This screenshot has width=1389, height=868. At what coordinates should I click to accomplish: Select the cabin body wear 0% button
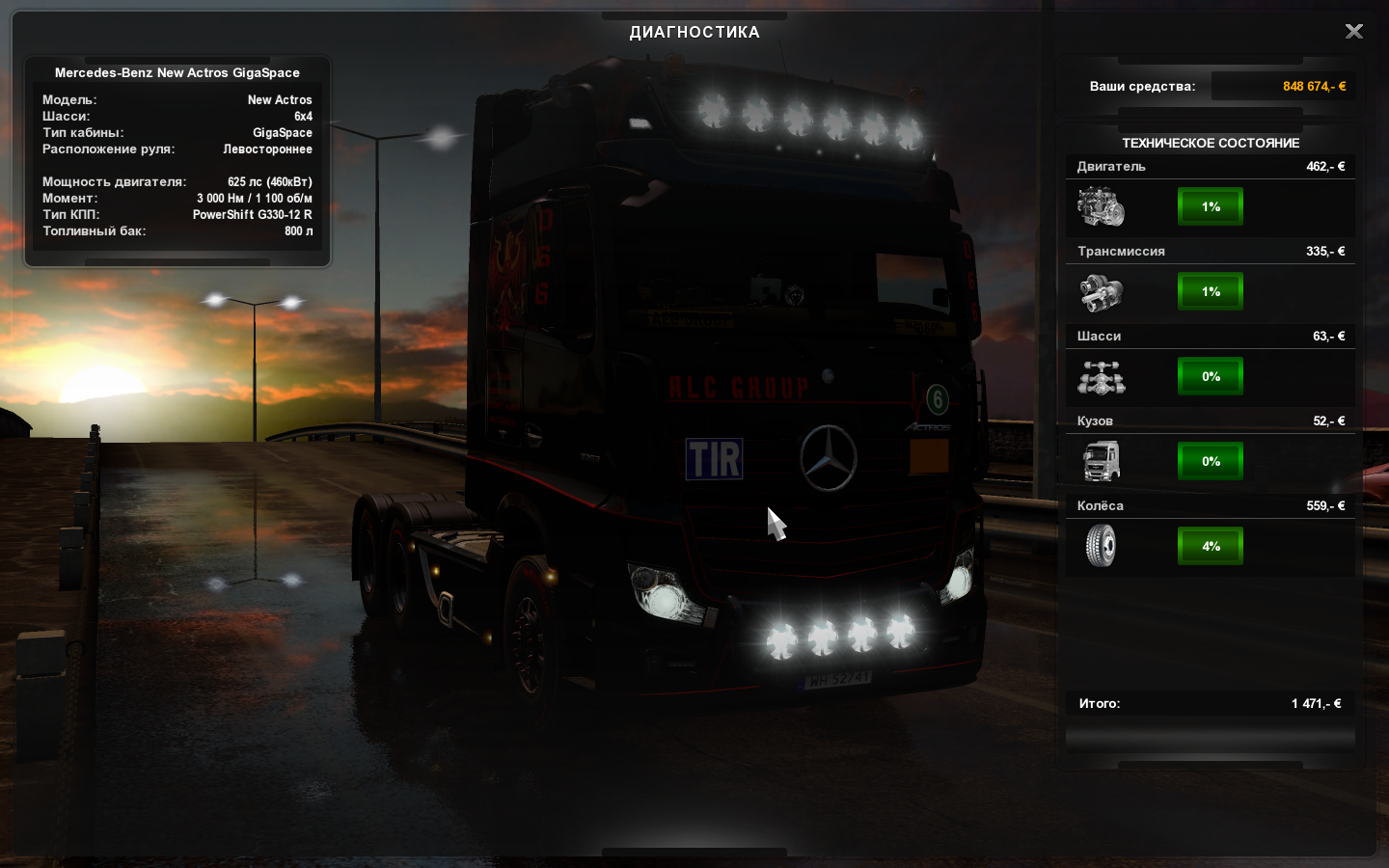pyautogui.click(x=1211, y=461)
